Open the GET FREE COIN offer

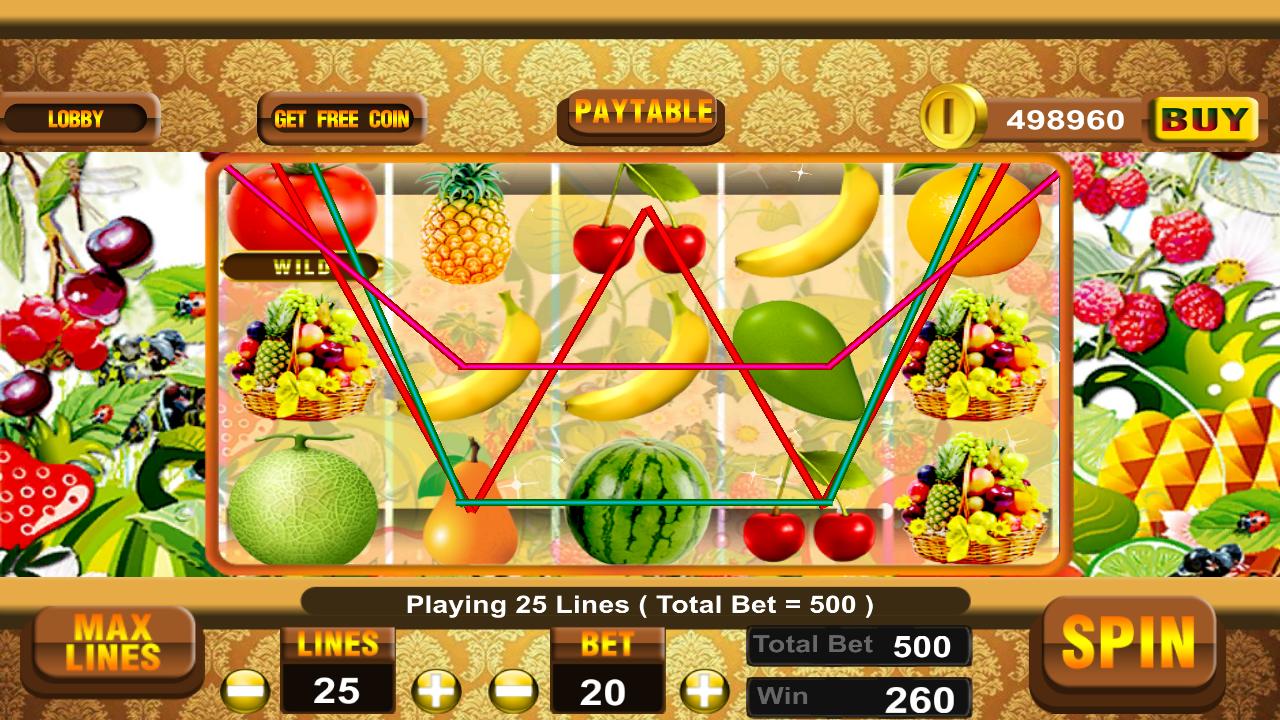[342, 118]
